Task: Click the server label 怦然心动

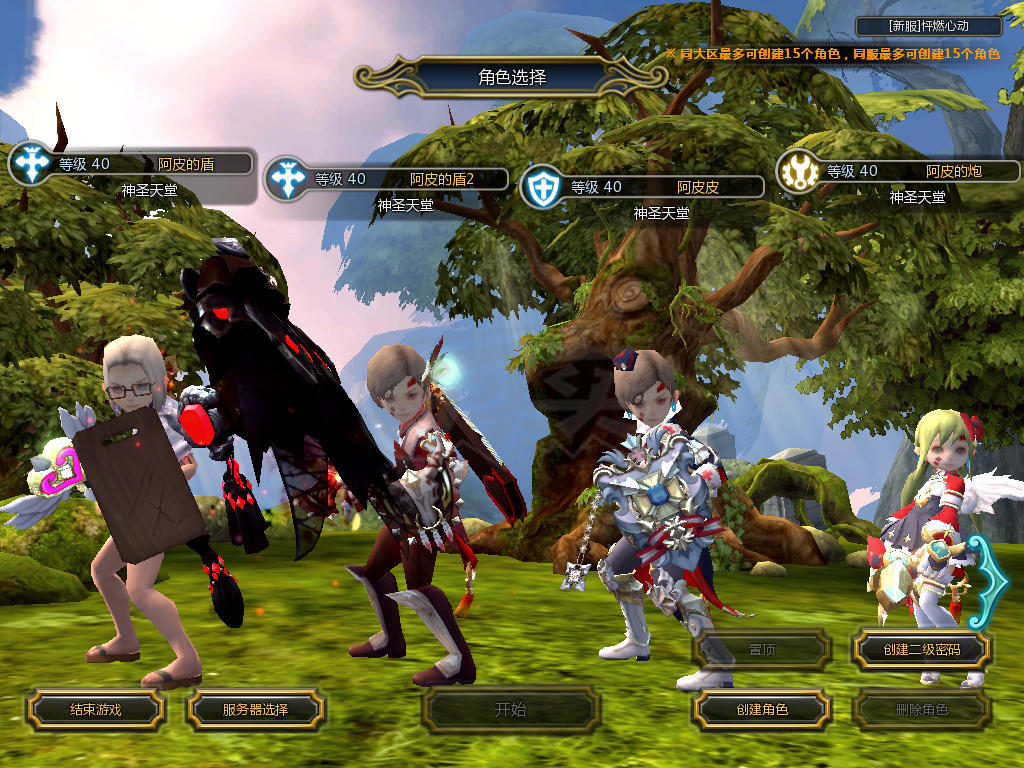Action: (929, 27)
